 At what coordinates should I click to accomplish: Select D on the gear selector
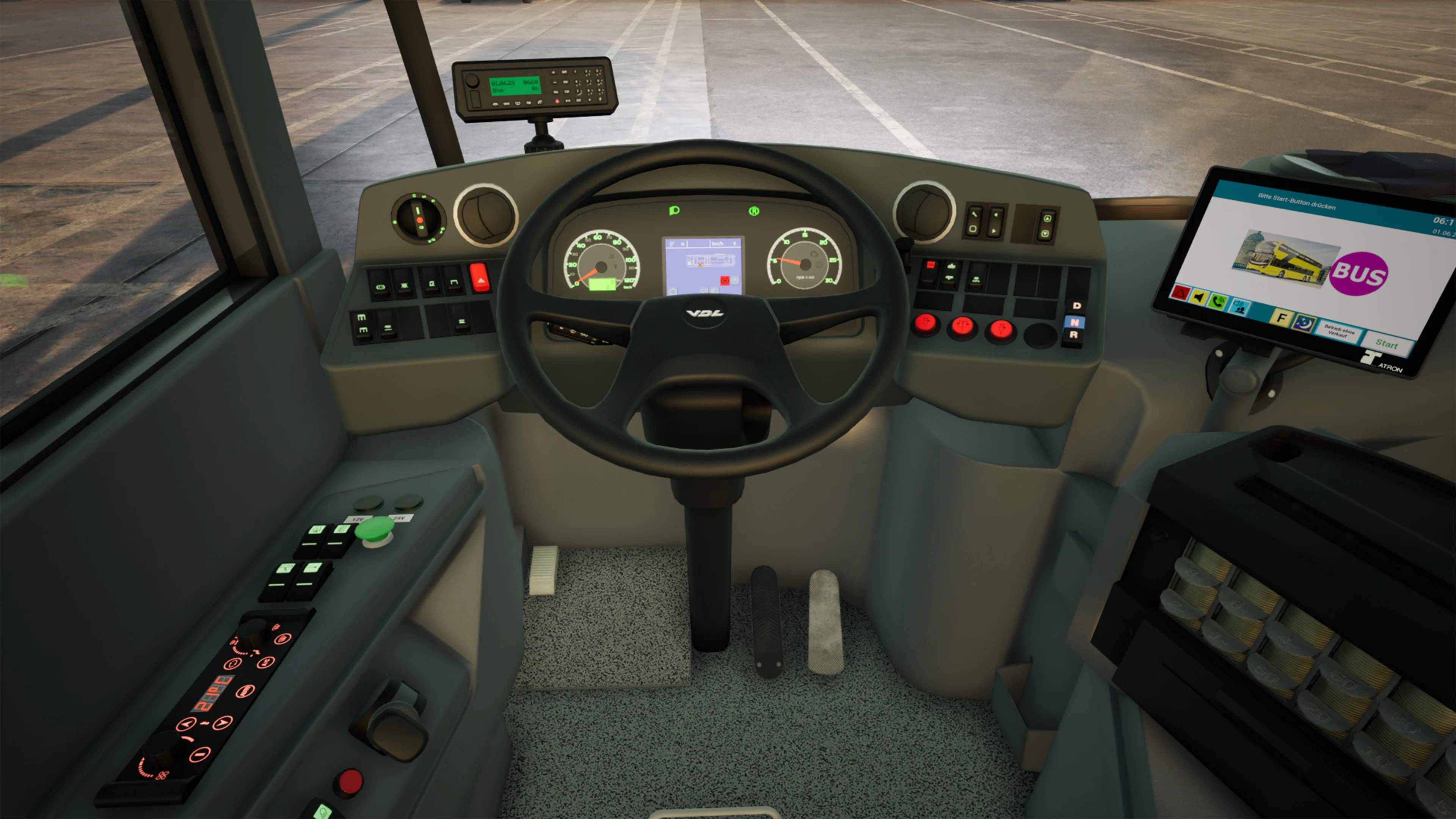1077,305
